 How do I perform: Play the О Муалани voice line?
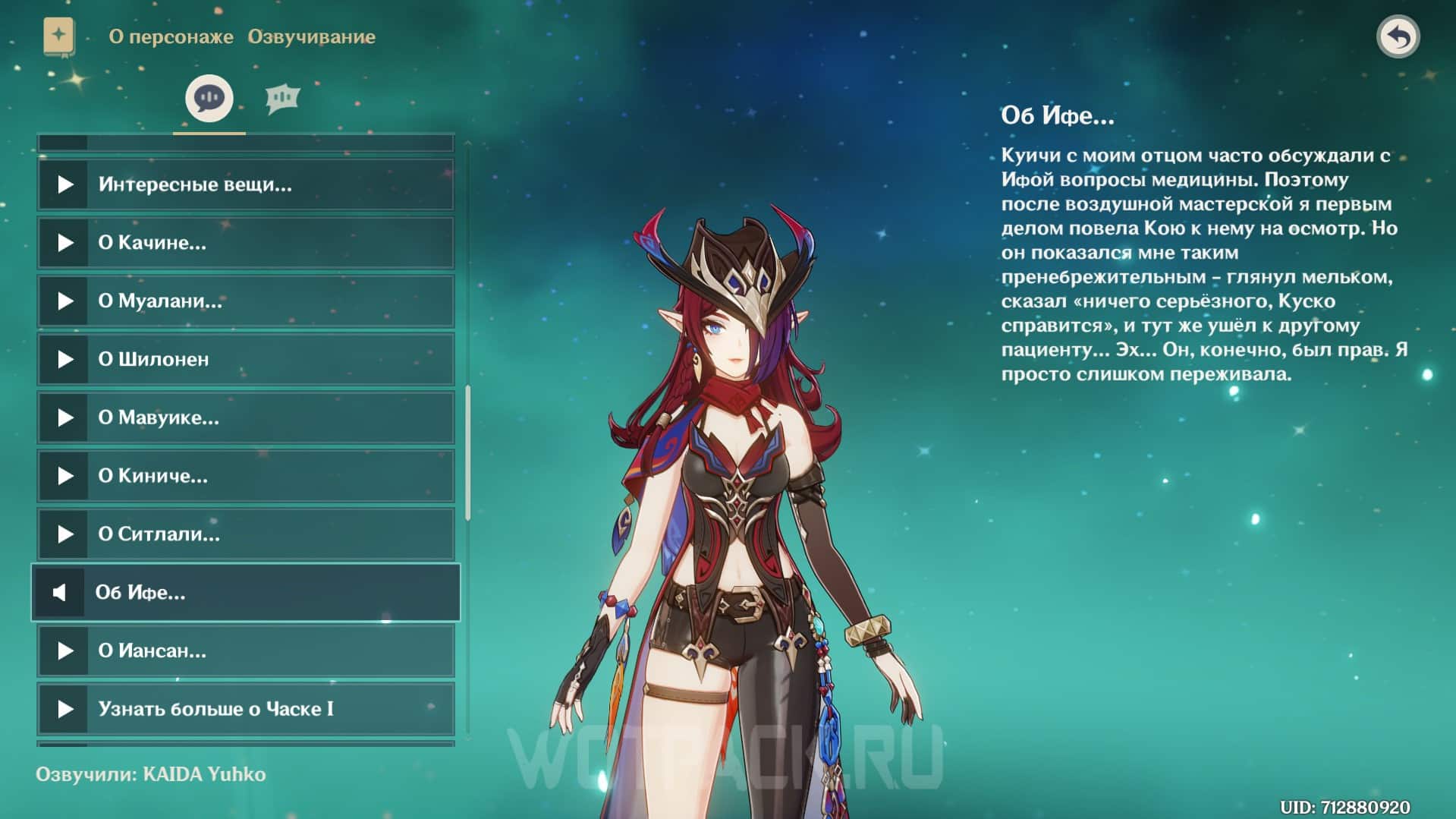pyautogui.click(x=67, y=301)
